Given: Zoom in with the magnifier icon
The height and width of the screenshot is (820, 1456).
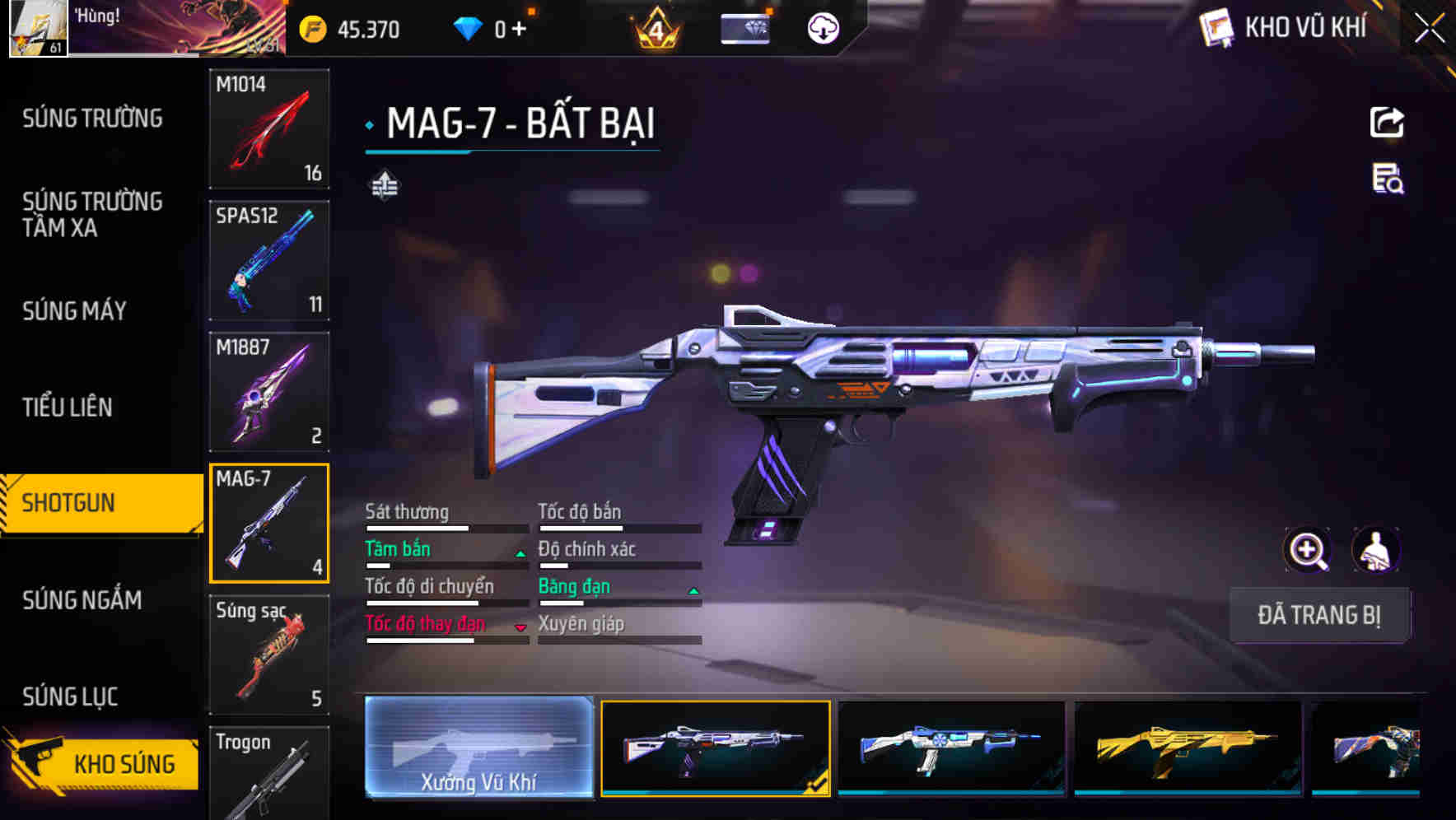Looking at the screenshot, I should click(1308, 550).
